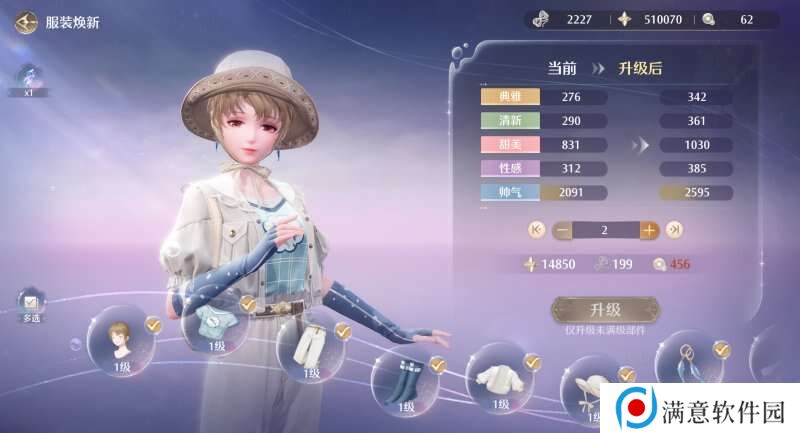Decrease the upgrade level with the minus button

[x=562, y=230]
